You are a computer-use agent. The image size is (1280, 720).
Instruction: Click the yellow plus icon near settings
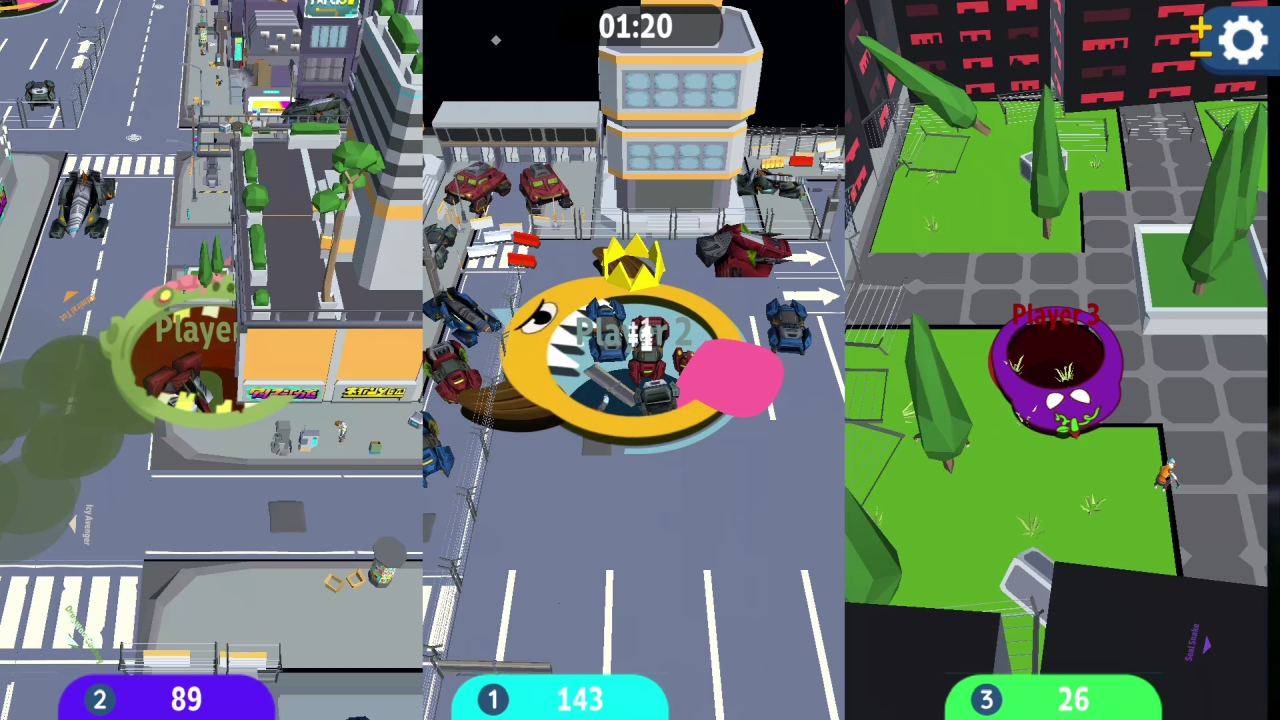[1201, 27]
